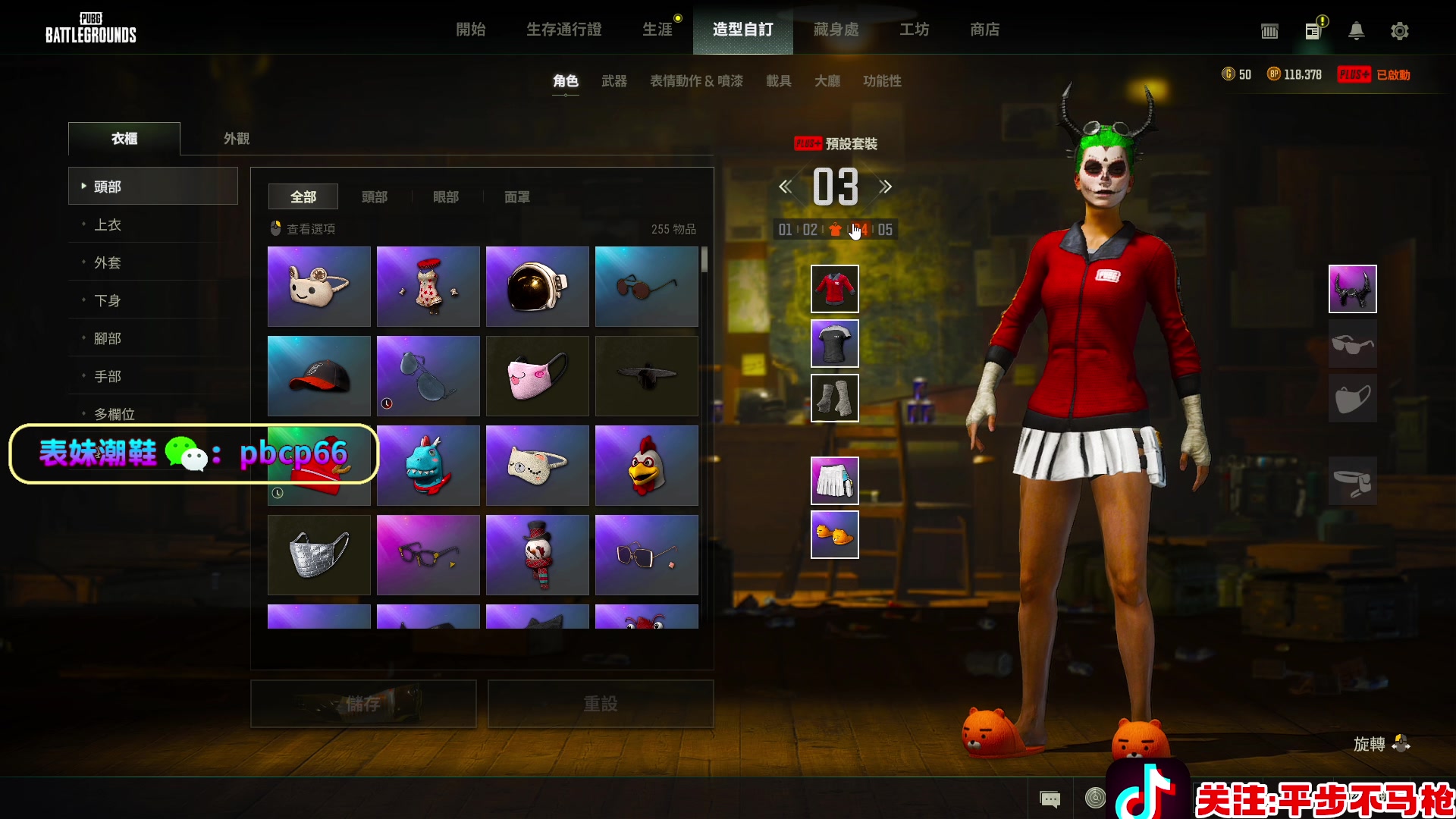The image size is (1456, 819).
Task: Click the equipped white skirt slot
Action: click(834, 481)
